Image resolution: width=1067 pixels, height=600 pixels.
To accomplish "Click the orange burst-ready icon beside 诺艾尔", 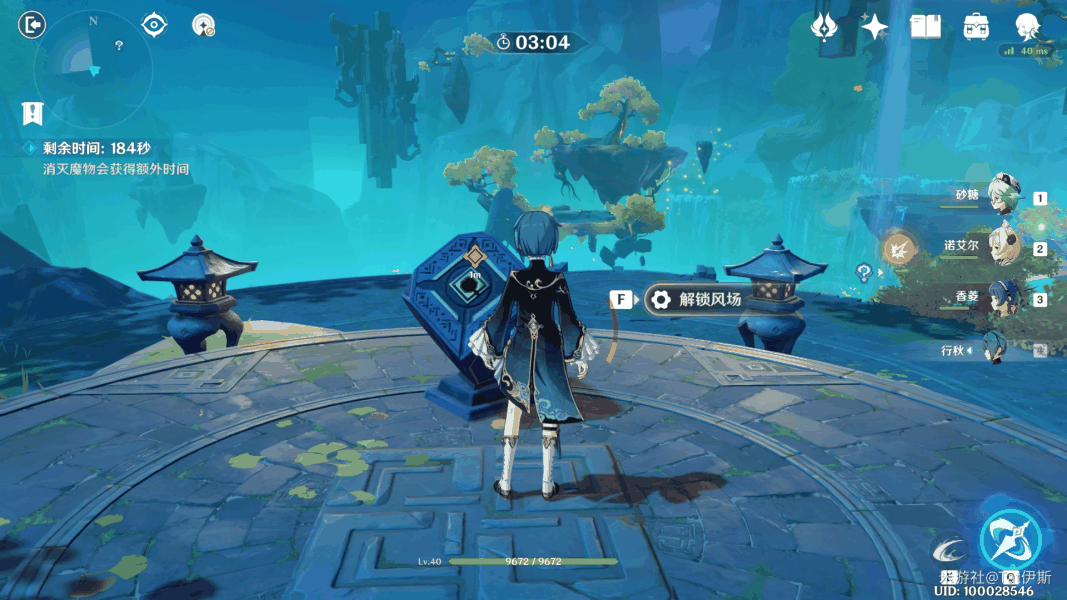I will (x=898, y=248).
